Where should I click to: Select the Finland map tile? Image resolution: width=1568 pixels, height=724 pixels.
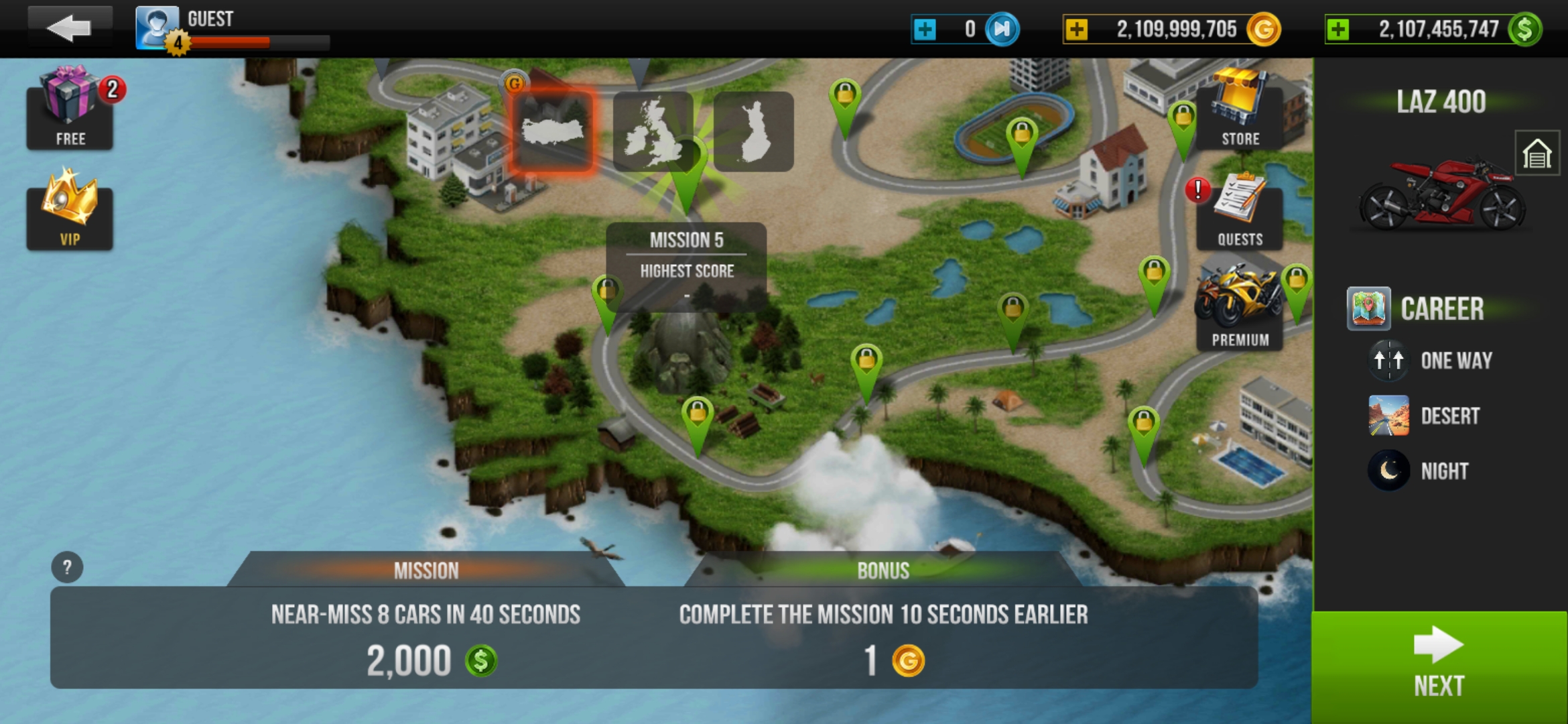coord(754,132)
